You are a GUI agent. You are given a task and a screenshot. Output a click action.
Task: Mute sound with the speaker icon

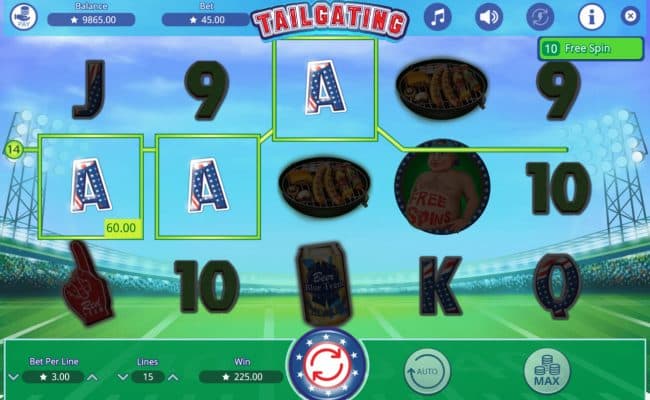point(488,16)
